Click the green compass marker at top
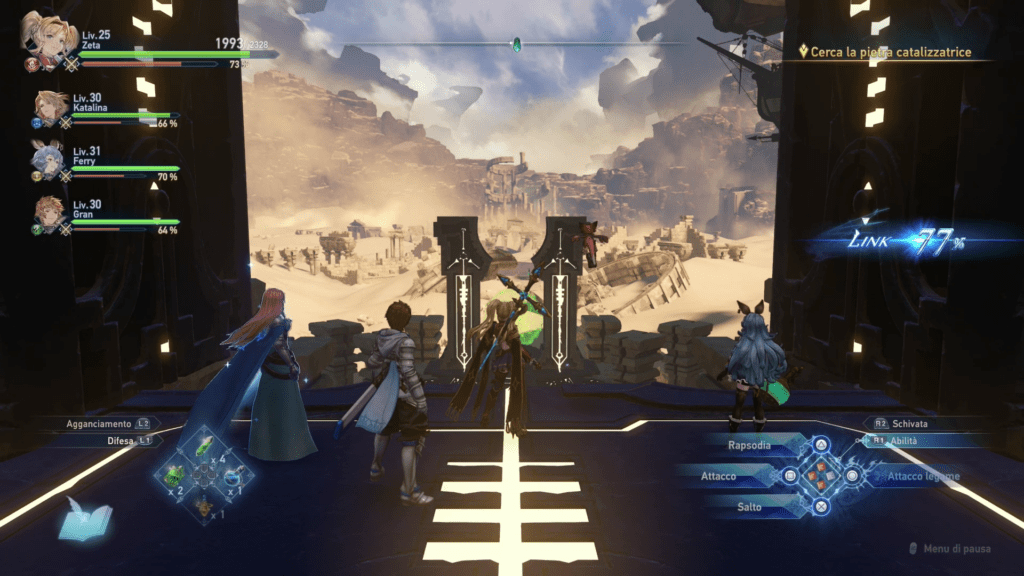 [x=516, y=44]
